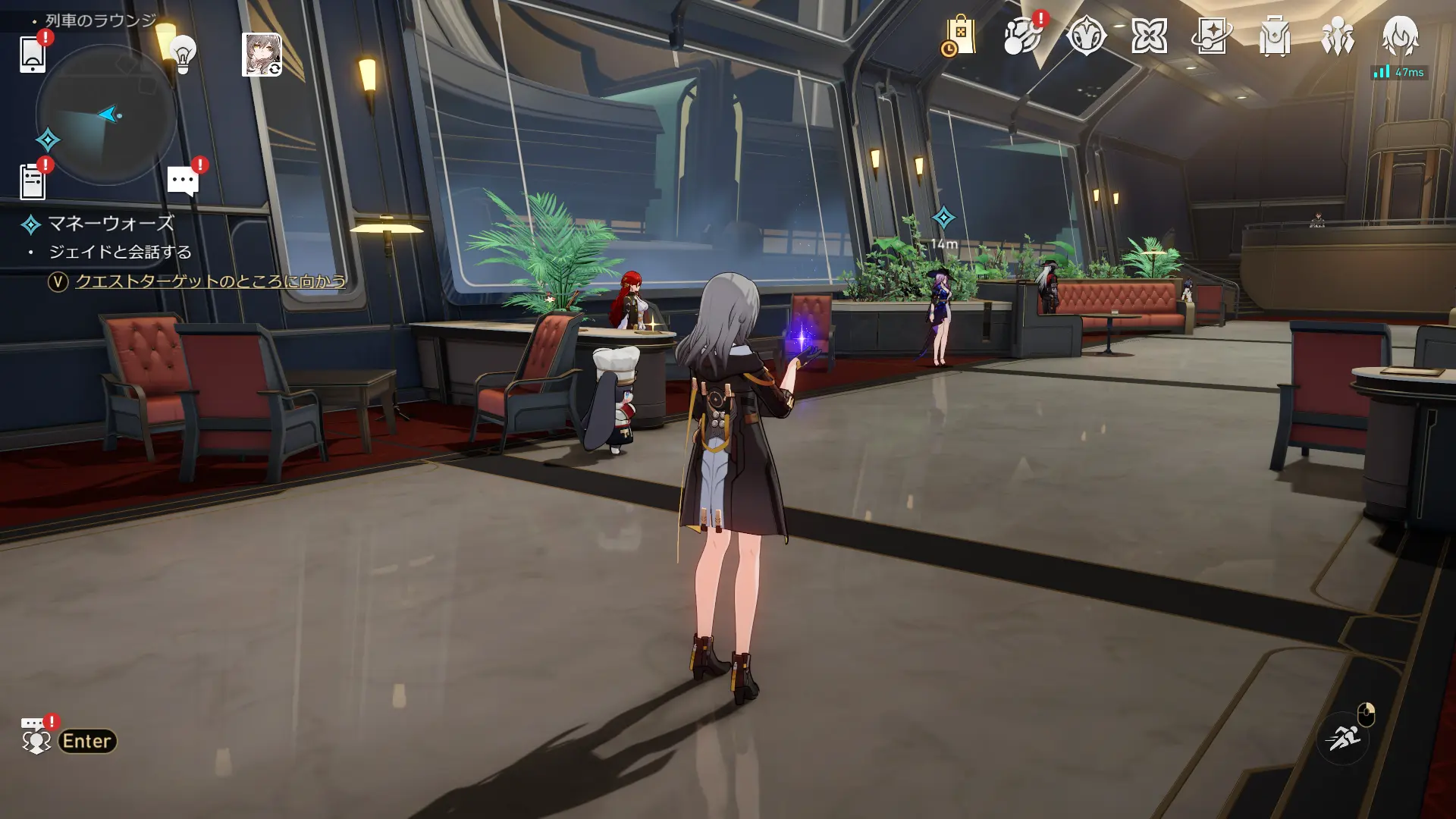Open the round emblem battle pass icon
Viewport: 1456px width, 819px height.
(x=1086, y=36)
